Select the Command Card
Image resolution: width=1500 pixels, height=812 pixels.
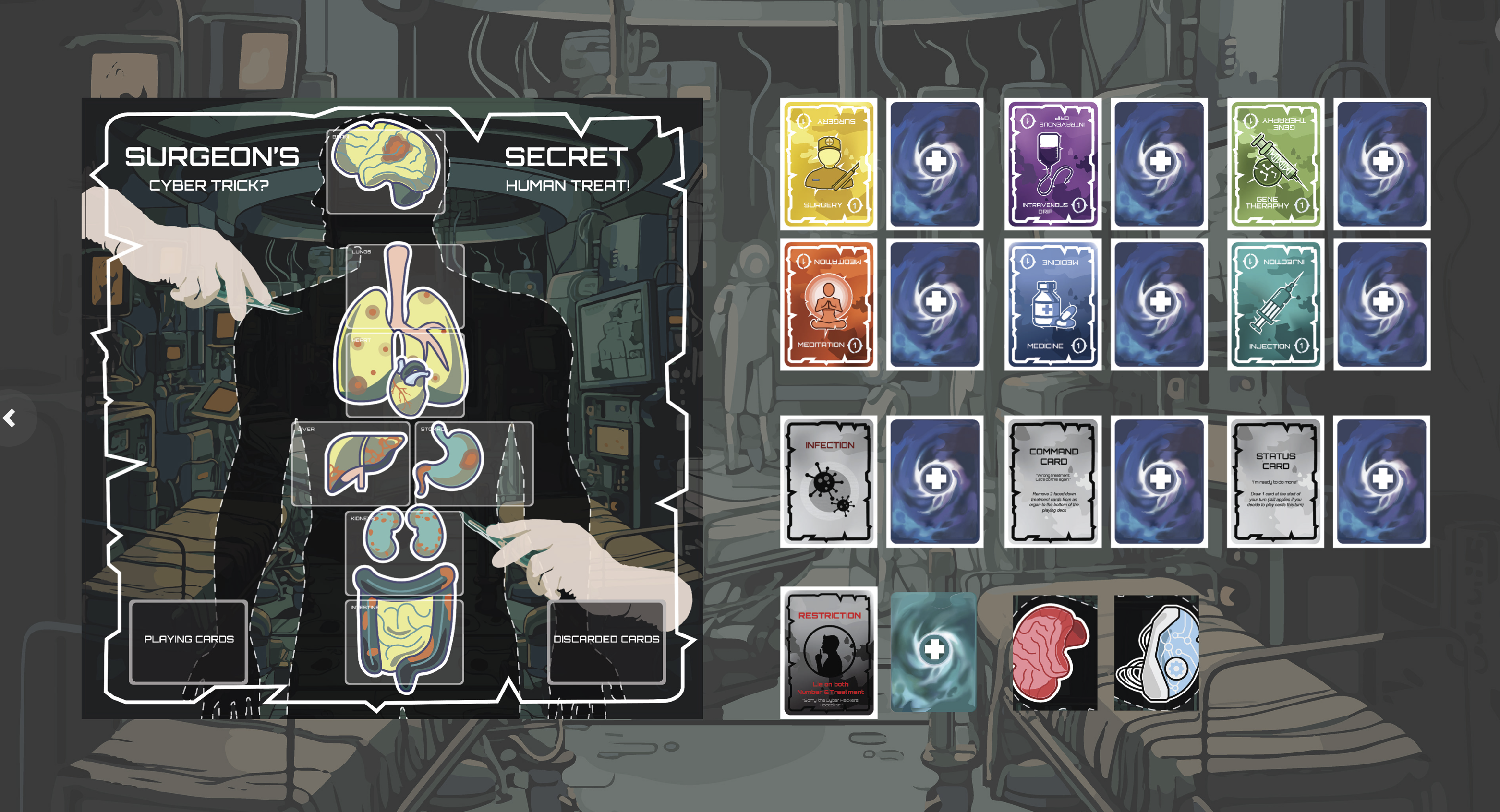1052,481
